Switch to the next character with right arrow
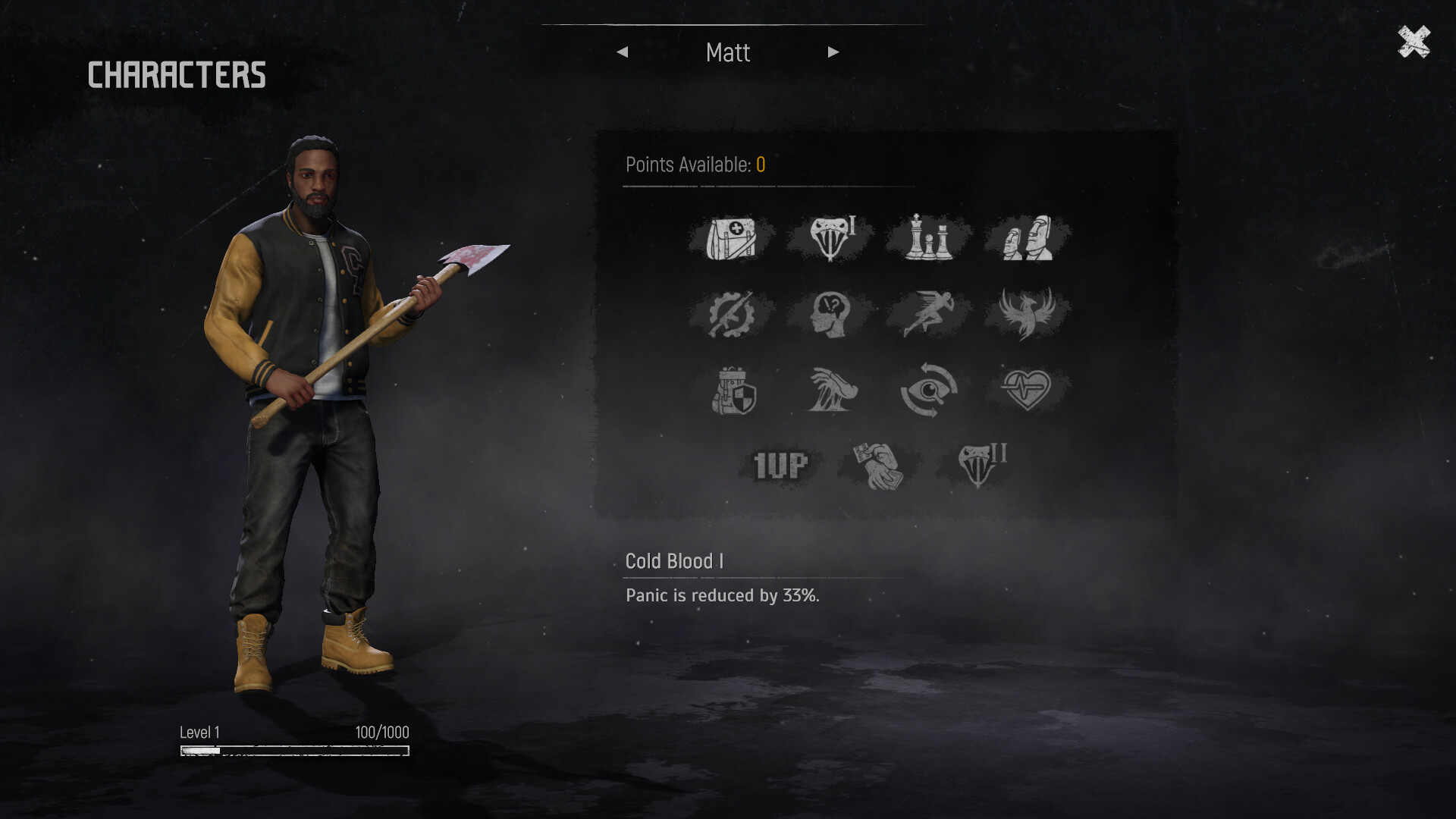This screenshot has height=819, width=1456. [833, 52]
